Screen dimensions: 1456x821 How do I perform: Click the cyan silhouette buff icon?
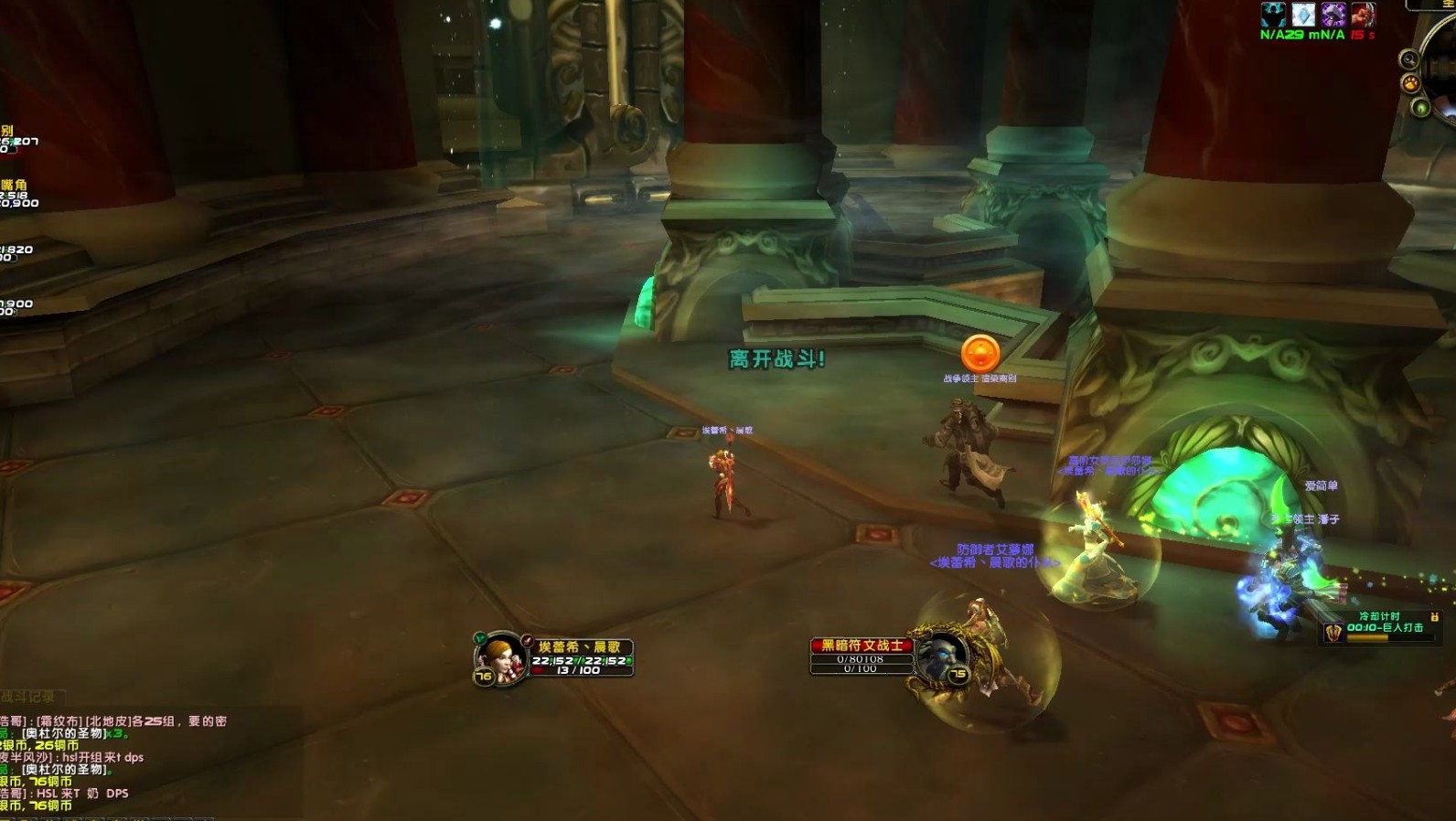[x=1273, y=15]
